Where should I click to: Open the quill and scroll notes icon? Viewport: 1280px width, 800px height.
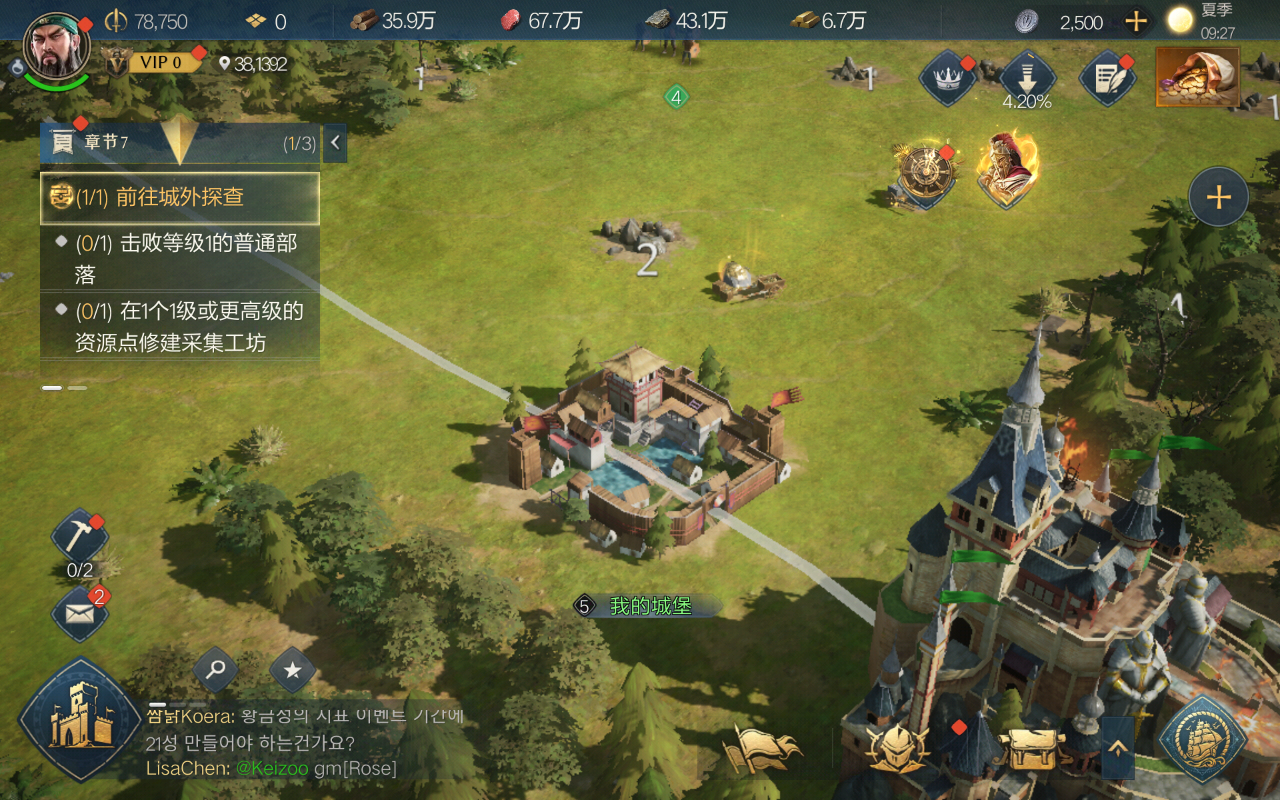1107,78
